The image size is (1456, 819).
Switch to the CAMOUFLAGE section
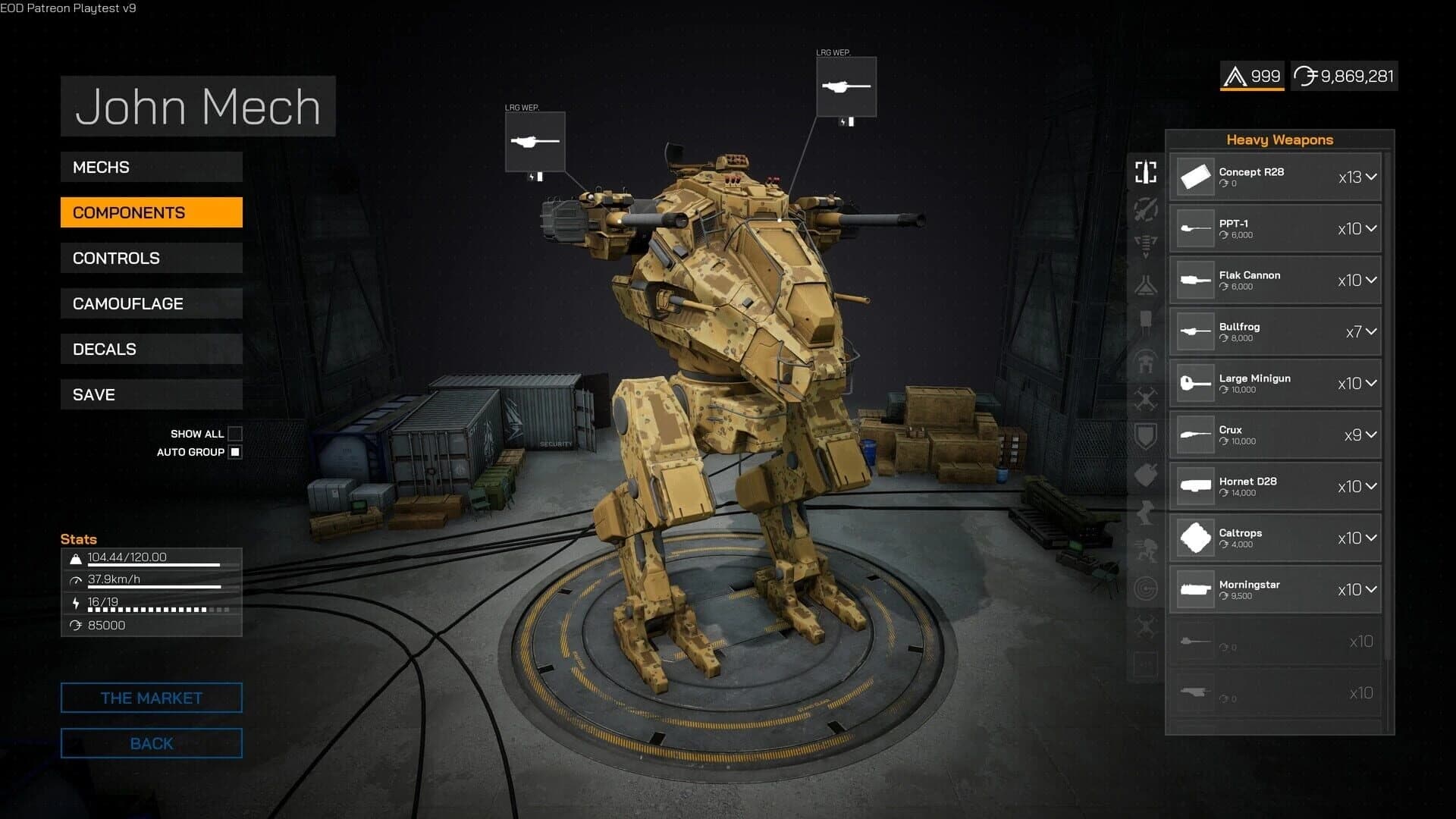point(151,303)
